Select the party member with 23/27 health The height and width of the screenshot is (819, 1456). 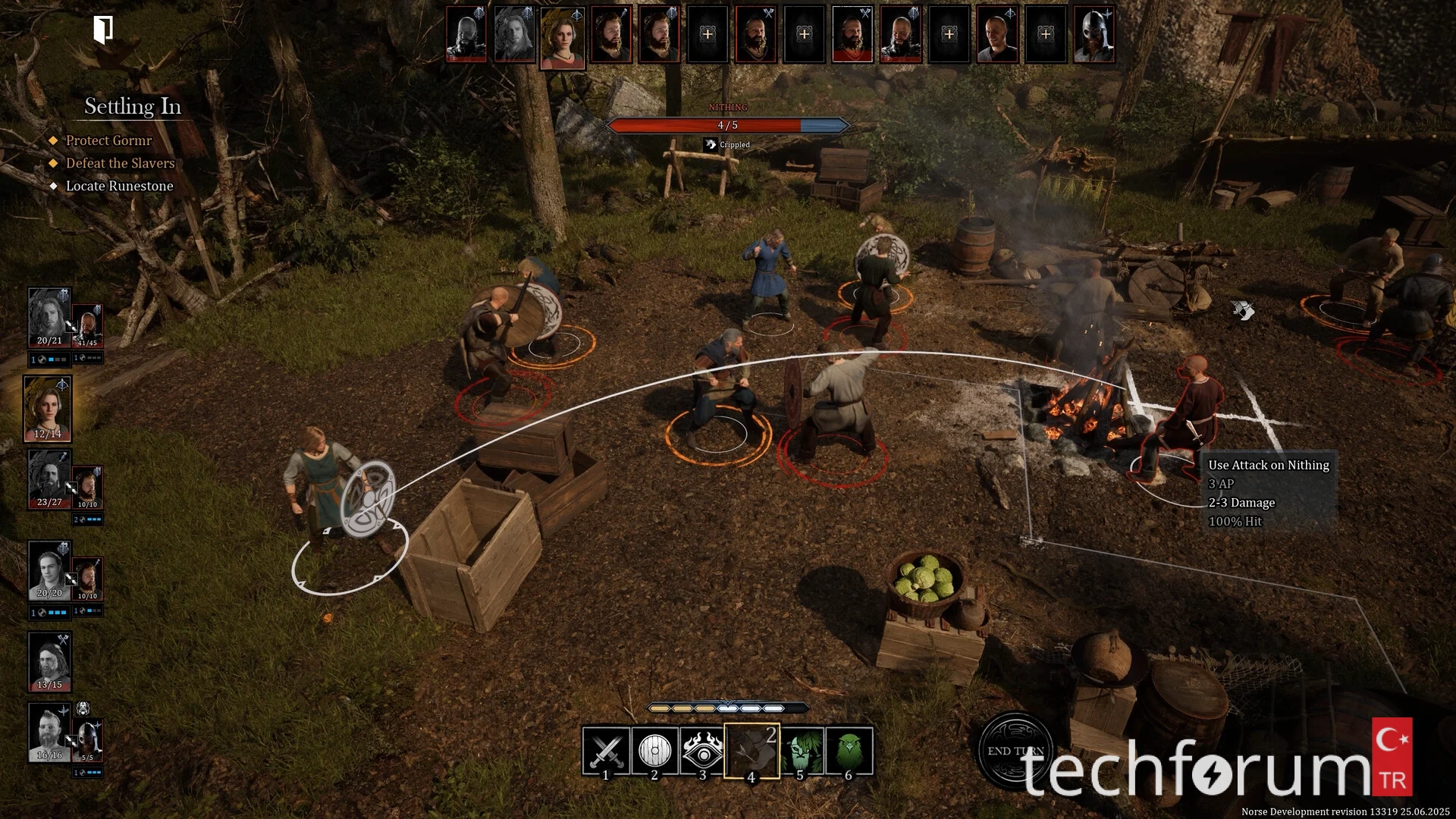[x=49, y=479]
